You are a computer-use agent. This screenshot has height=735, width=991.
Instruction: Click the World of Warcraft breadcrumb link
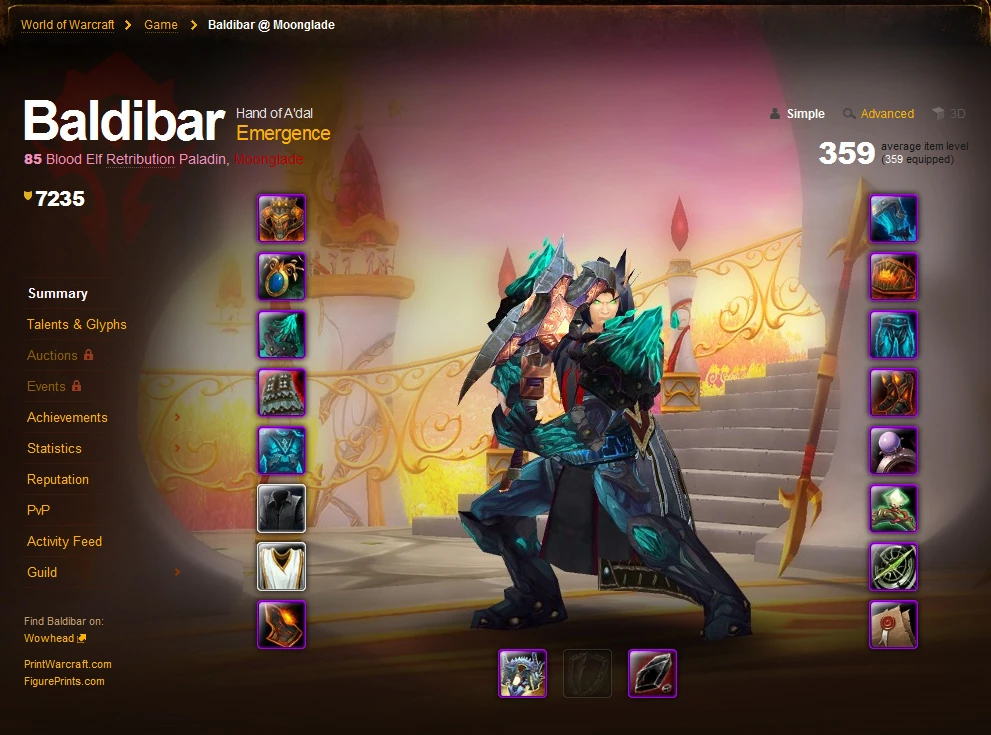coord(66,25)
